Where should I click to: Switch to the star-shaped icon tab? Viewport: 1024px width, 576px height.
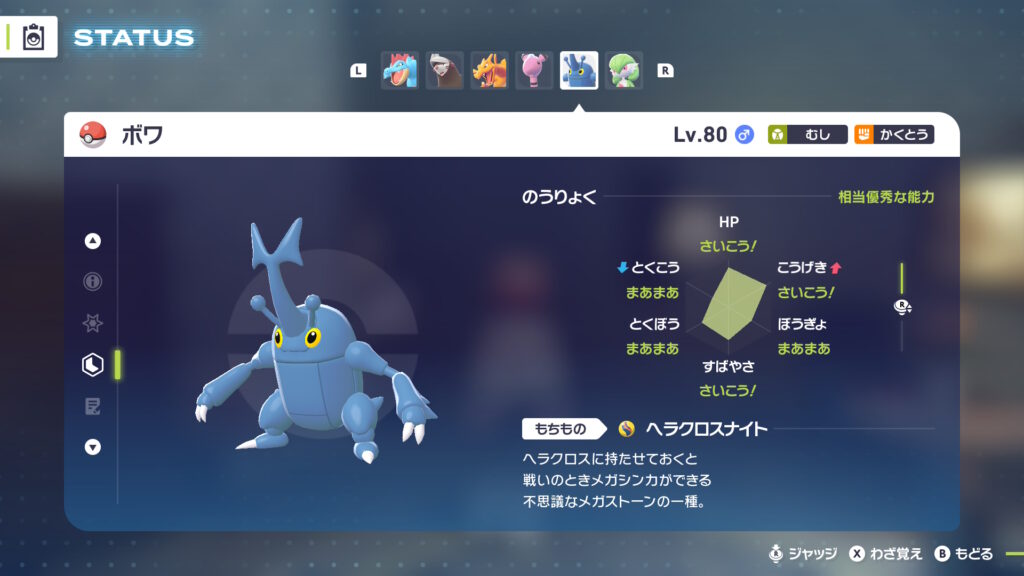click(x=93, y=324)
